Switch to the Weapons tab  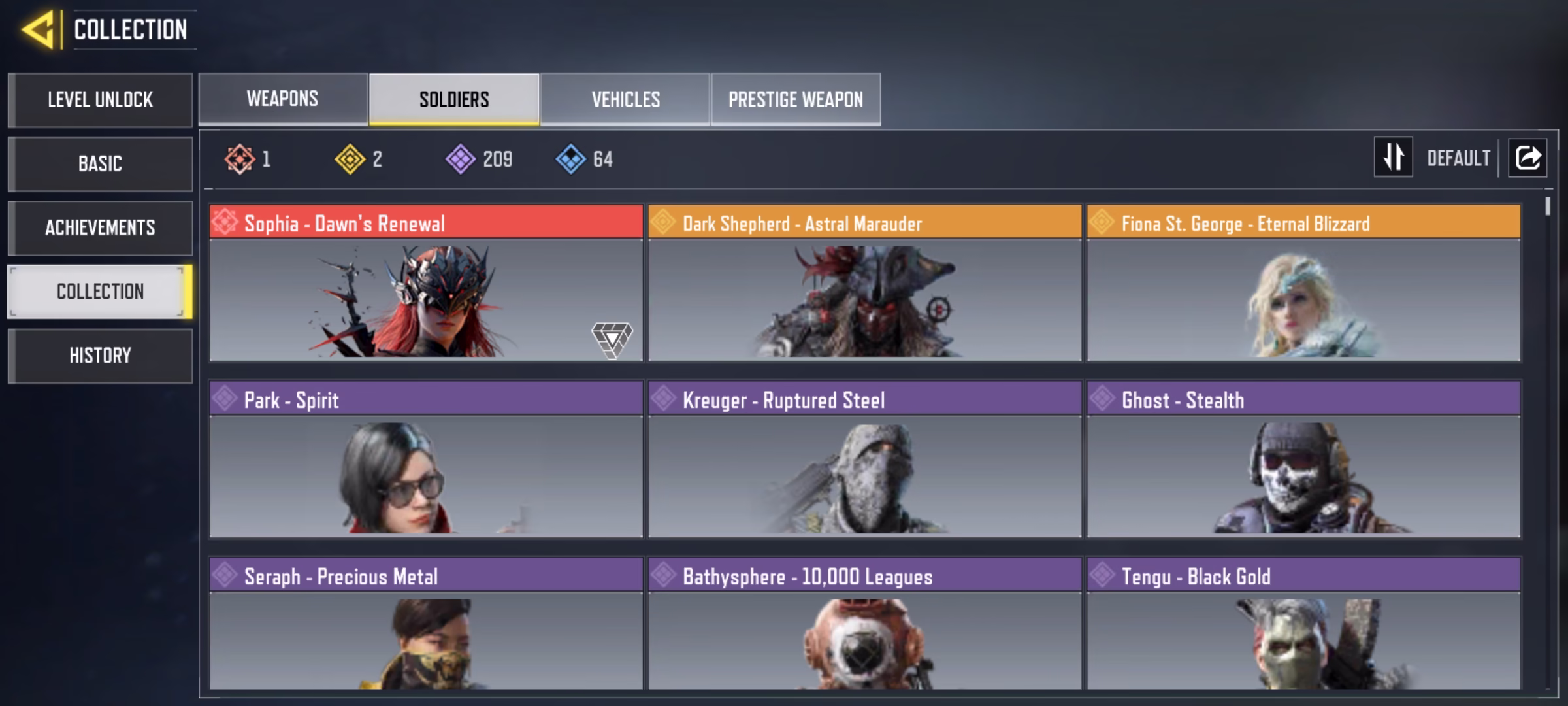point(283,99)
